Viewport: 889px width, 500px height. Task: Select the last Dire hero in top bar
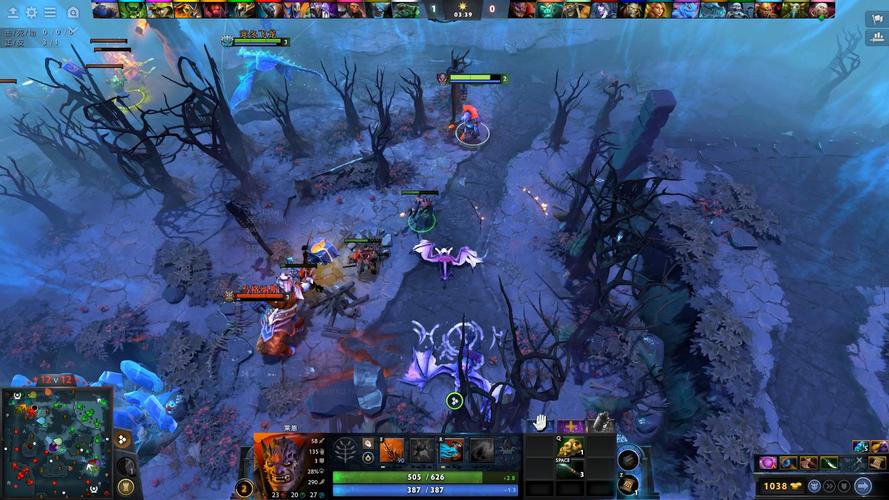pyautogui.click(x=820, y=10)
